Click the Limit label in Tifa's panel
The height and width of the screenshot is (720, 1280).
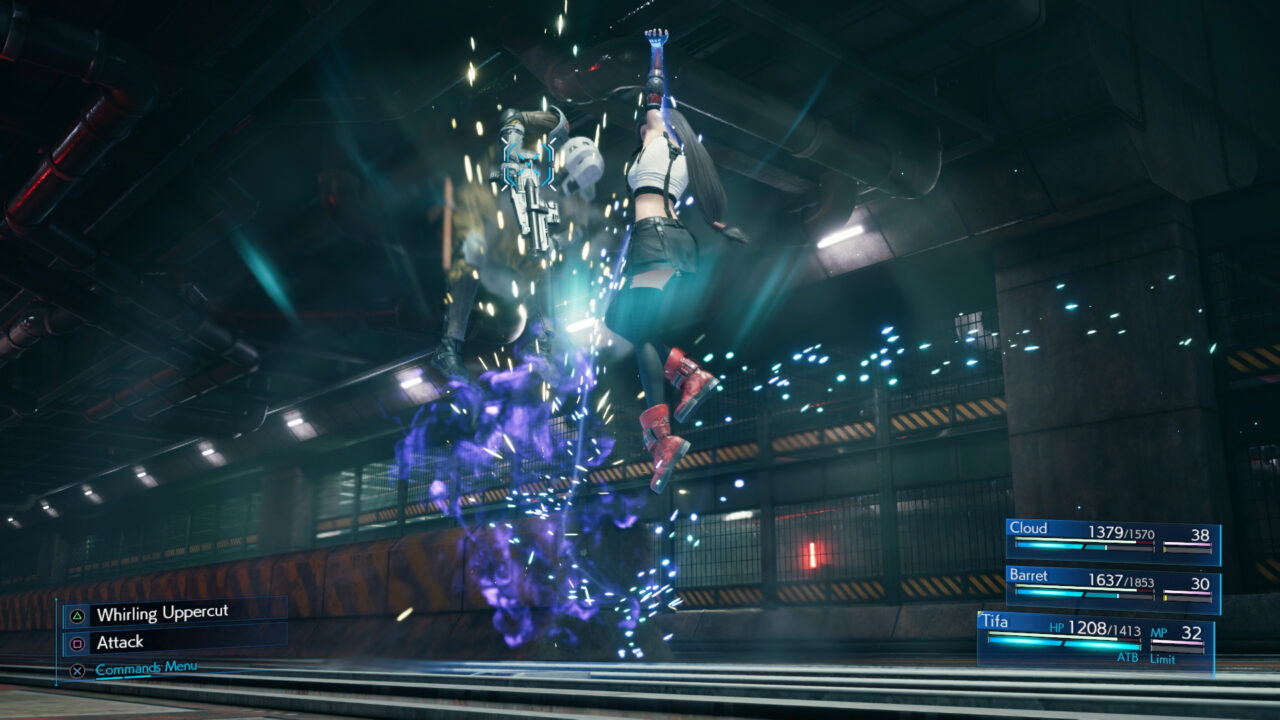tap(1163, 659)
